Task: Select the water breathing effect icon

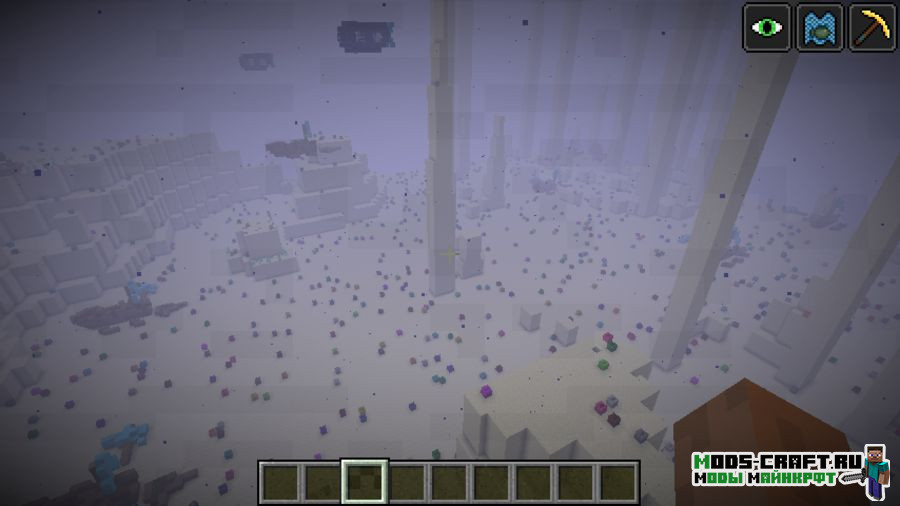Action: [819, 27]
